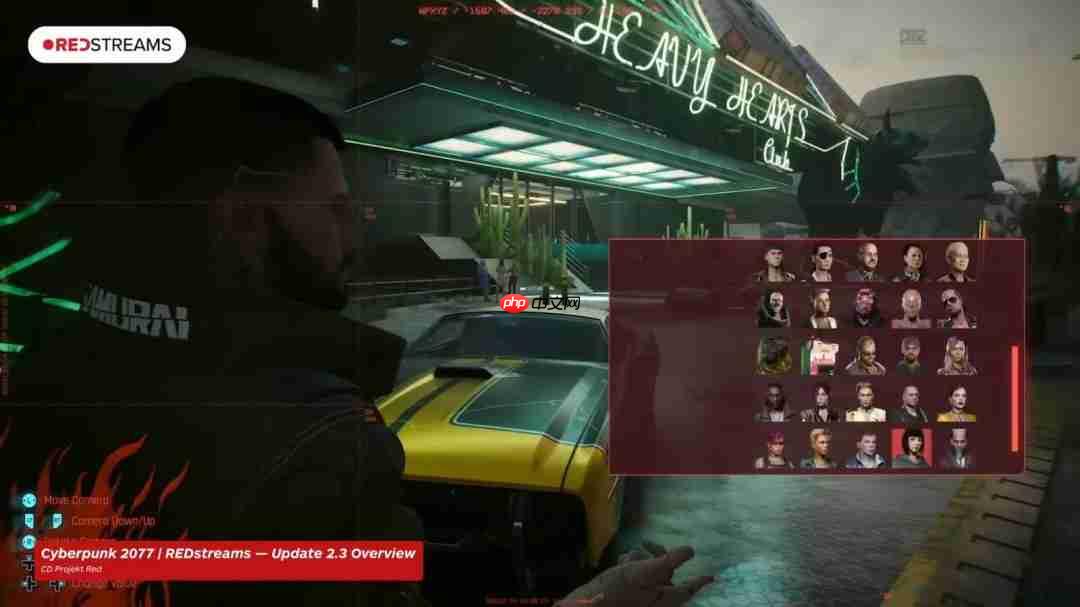
Task: Click the red scrollbar of the character grid
Action: pos(1015,397)
